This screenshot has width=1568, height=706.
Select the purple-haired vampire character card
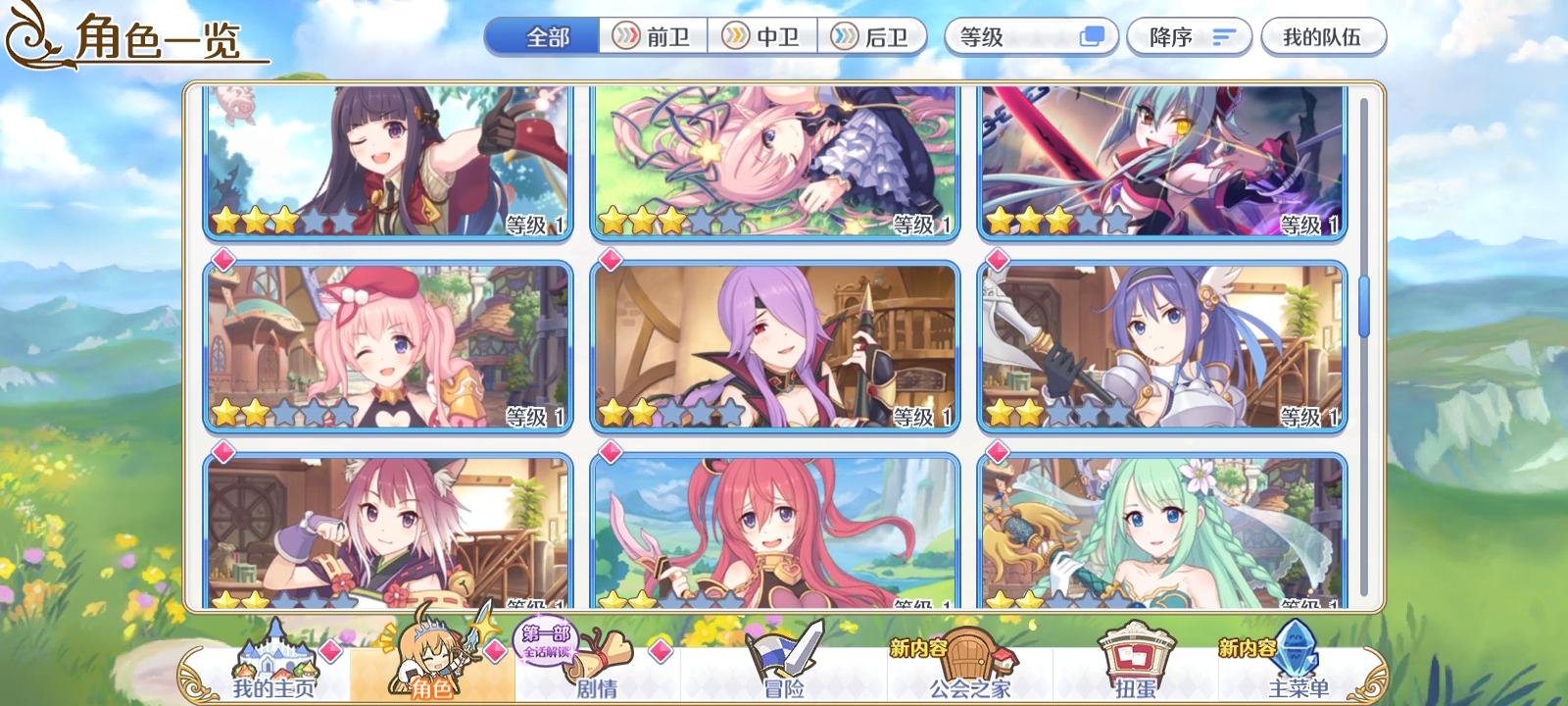tap(779, 348)
